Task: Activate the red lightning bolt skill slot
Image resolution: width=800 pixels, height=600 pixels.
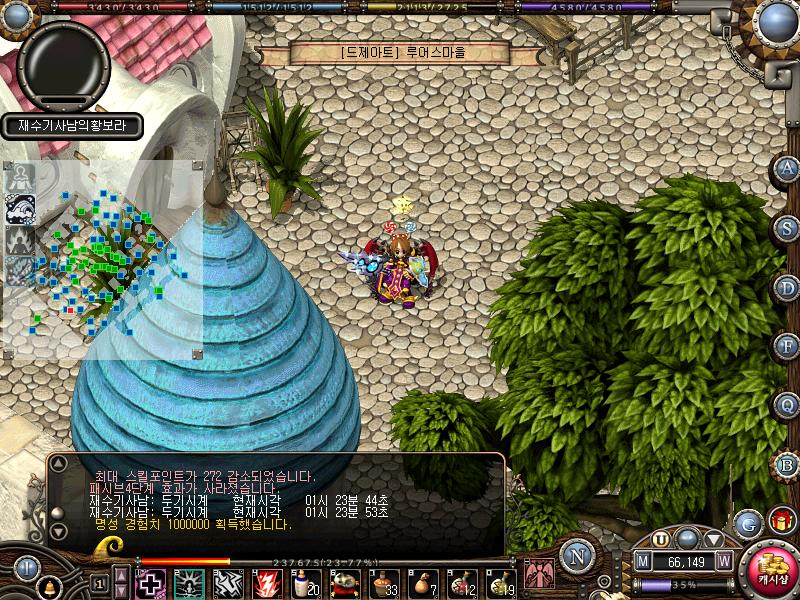Action: [x=266, y=582]
